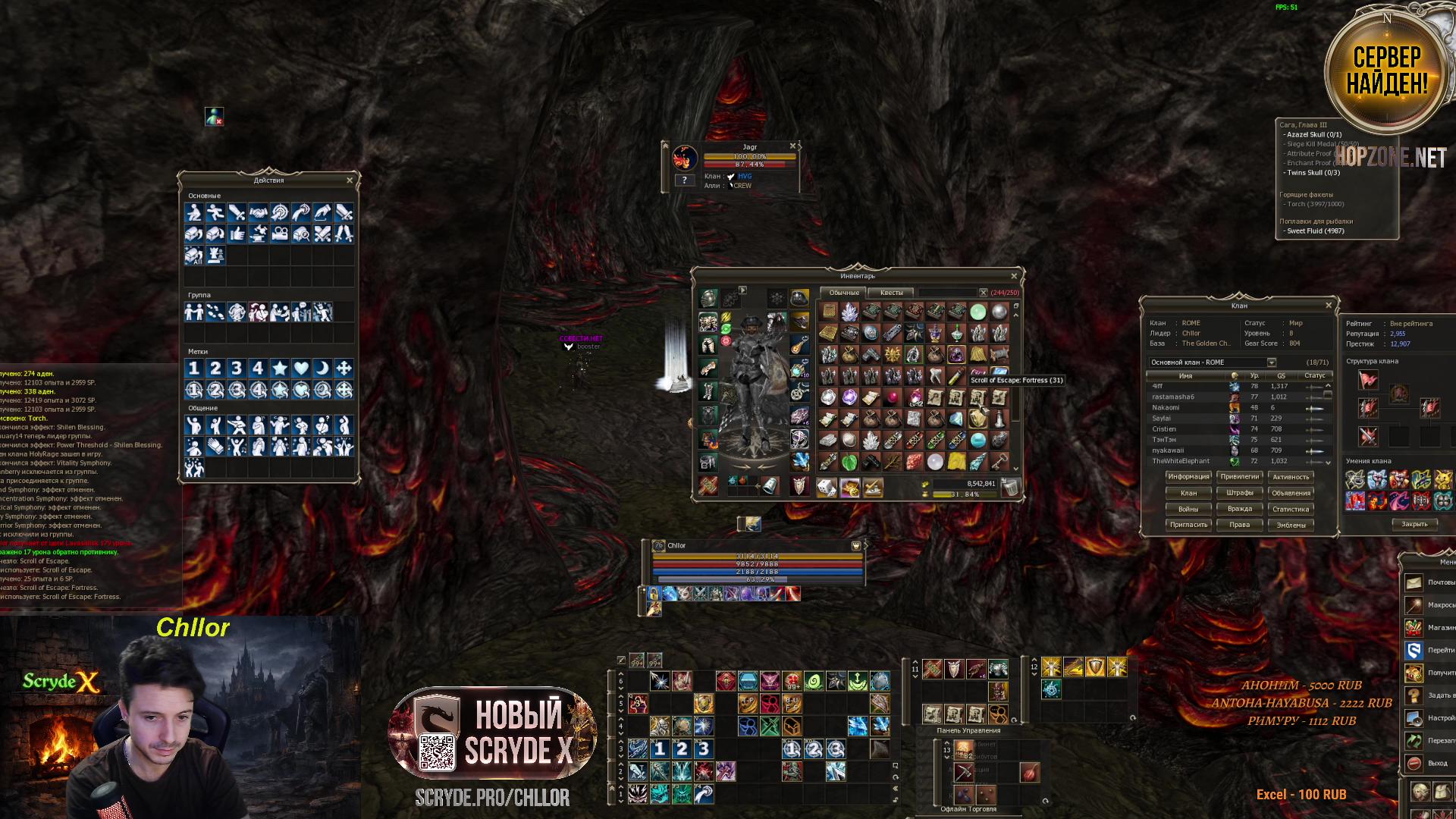The width and height of the screenshot is (1456, 819).
Task: Select clan member Nakaomi in the list
Action: coord(1166,407)
